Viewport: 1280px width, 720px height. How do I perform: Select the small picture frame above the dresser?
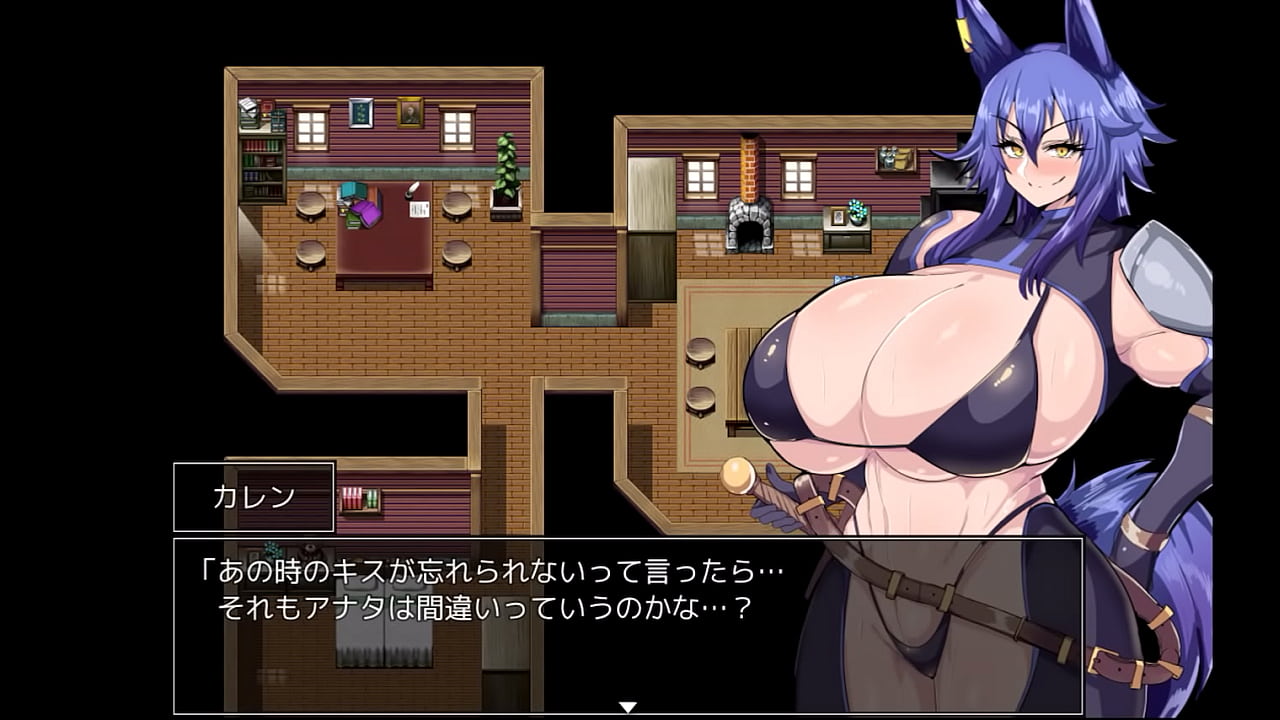tap(838, 218)
